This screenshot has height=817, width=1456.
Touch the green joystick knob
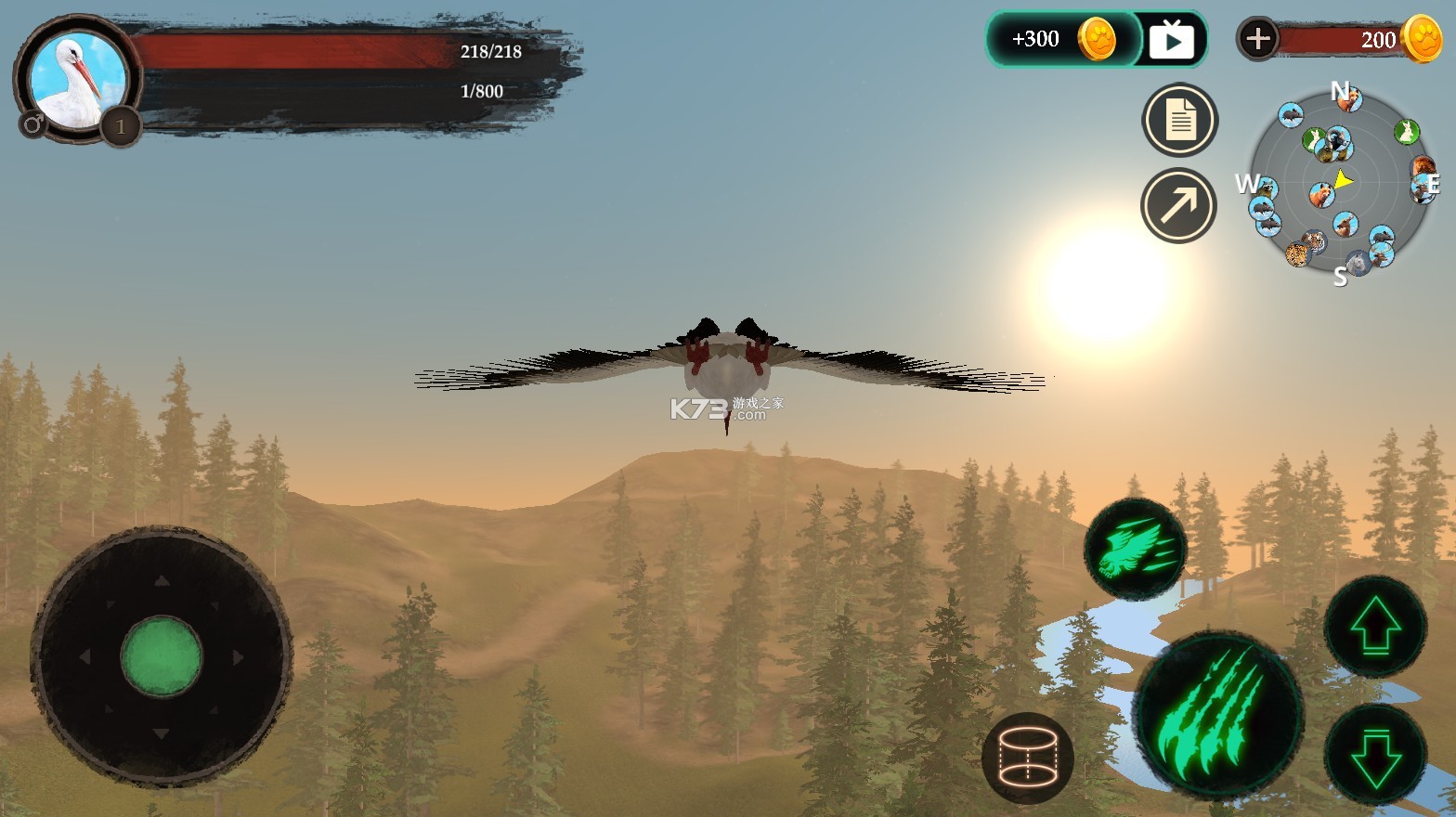162,656
